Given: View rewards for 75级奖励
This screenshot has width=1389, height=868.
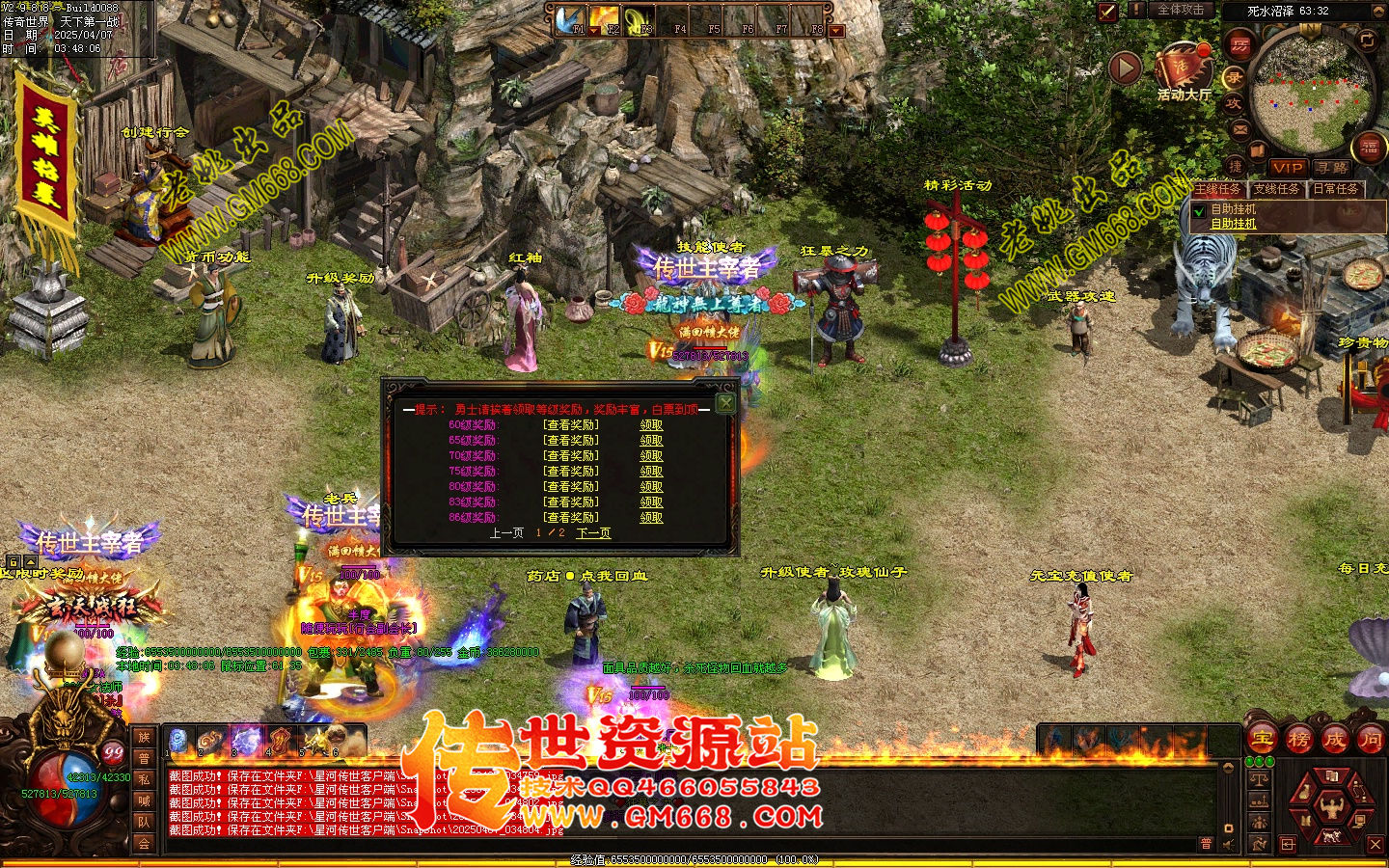Looking at the screenshot, I should coord(571,472).
